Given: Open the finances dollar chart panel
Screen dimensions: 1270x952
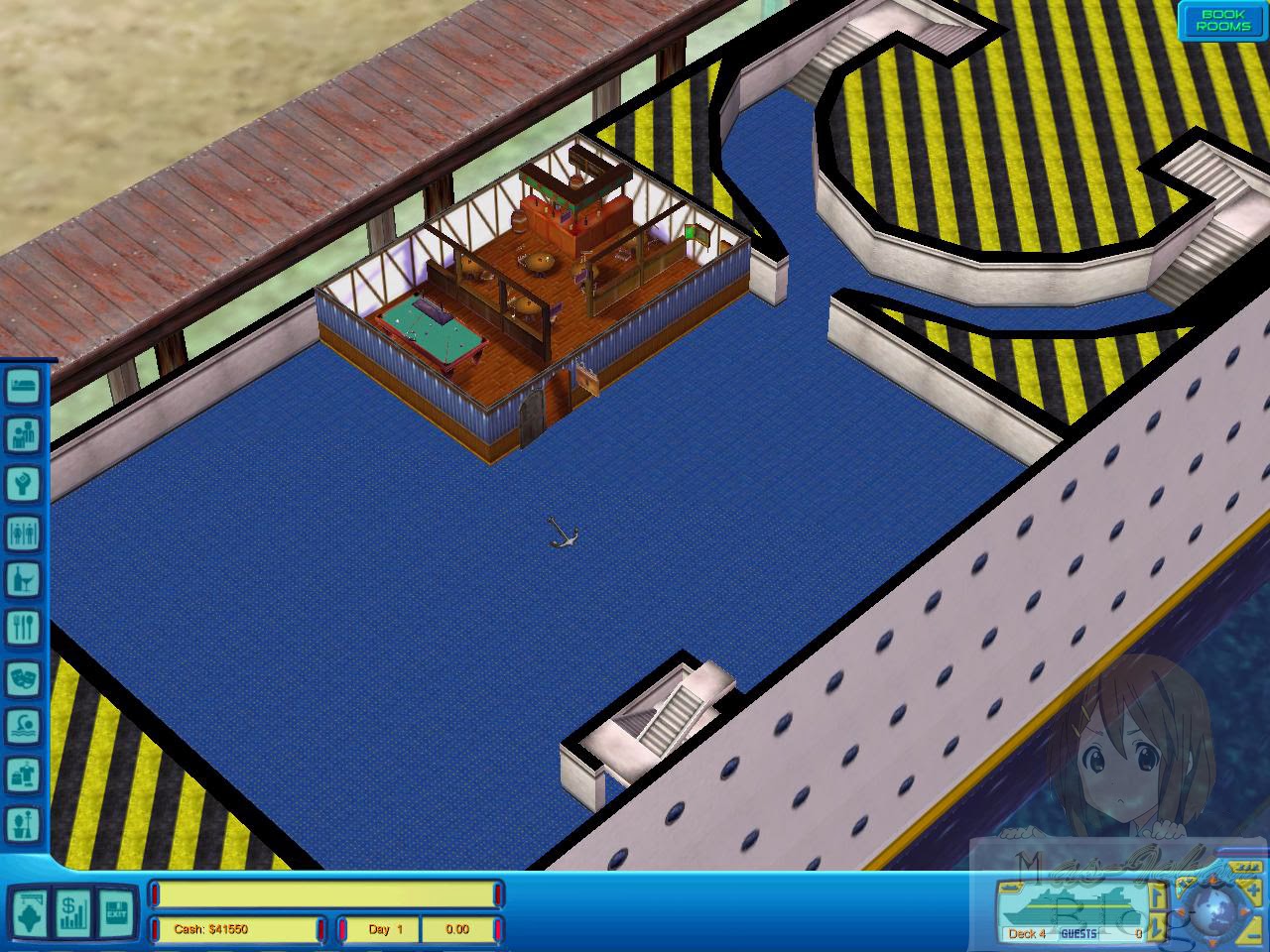Looking at the screenshot, I should click(72, 911).
